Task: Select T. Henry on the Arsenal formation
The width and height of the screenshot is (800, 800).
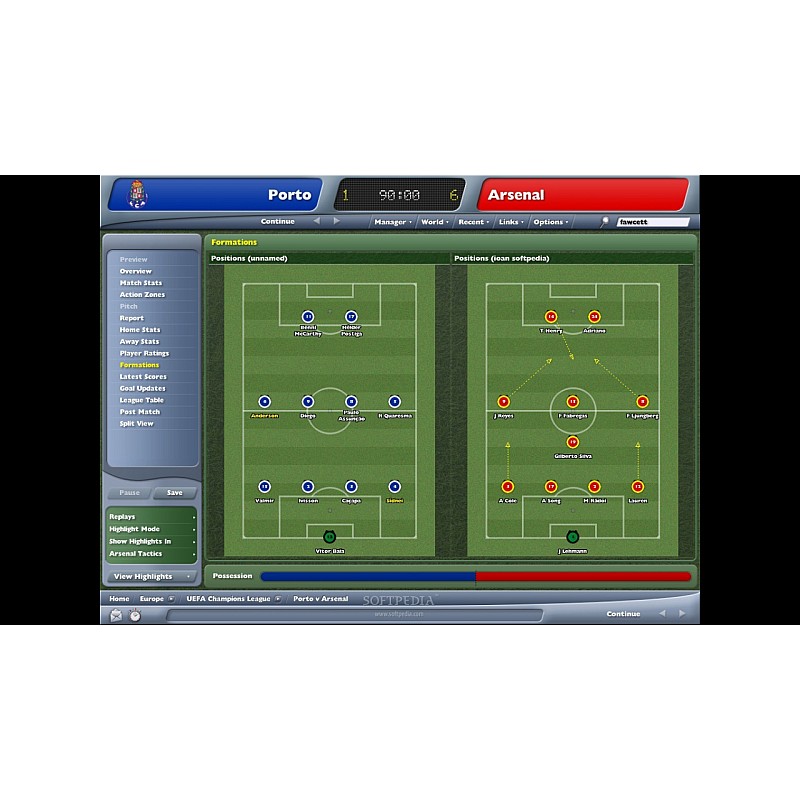Action: [550, 317]
